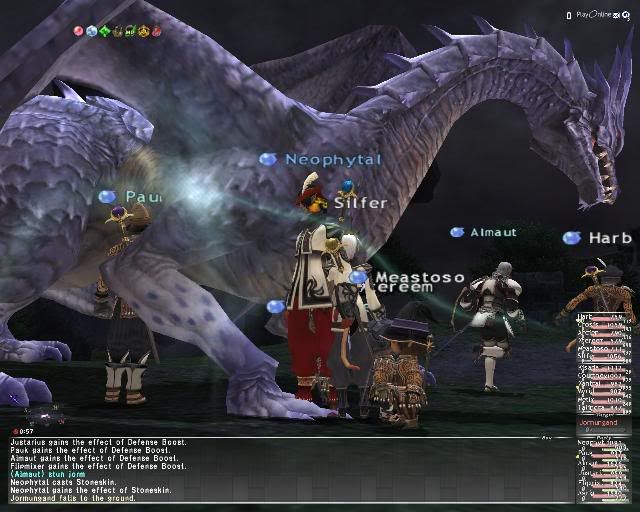Target Almaut by the name label

494,232
